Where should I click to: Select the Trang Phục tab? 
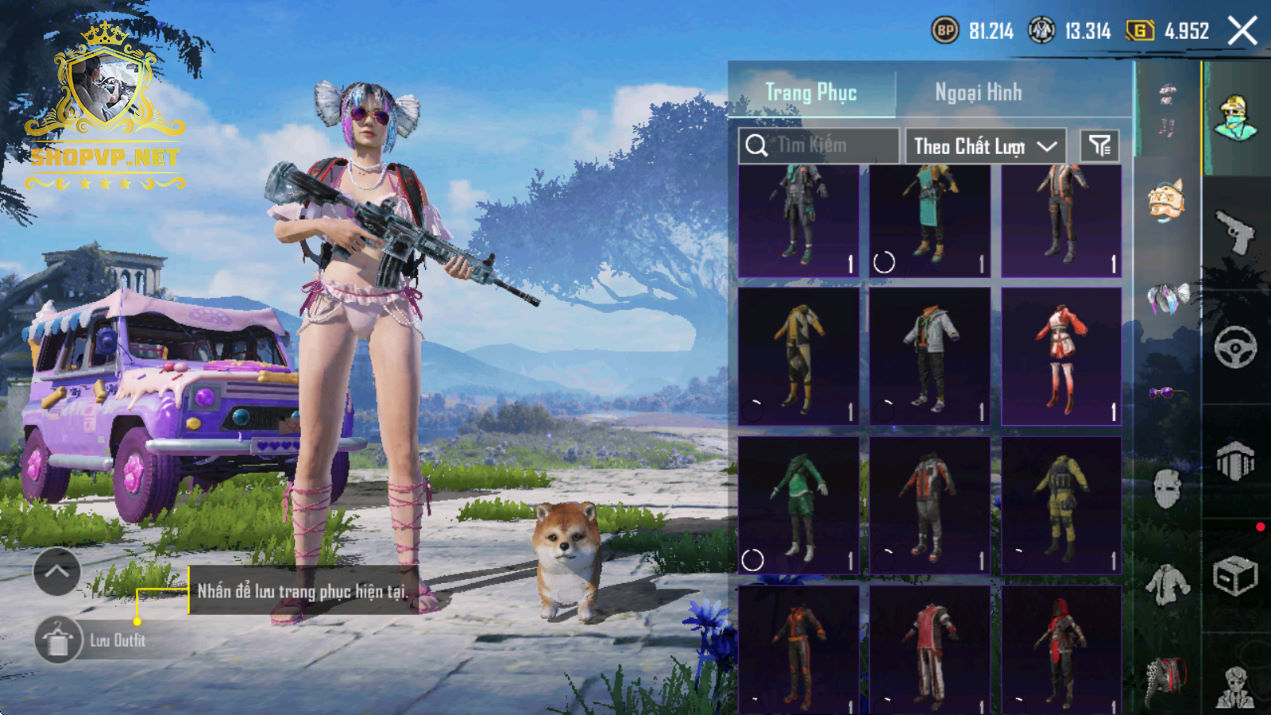[811, 92]
